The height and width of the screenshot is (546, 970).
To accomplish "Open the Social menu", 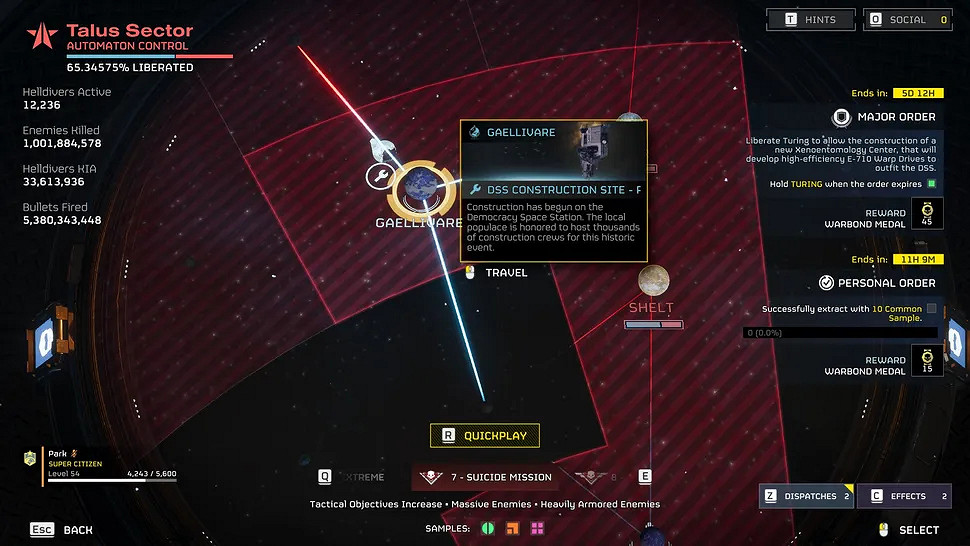I will point(907,19).
